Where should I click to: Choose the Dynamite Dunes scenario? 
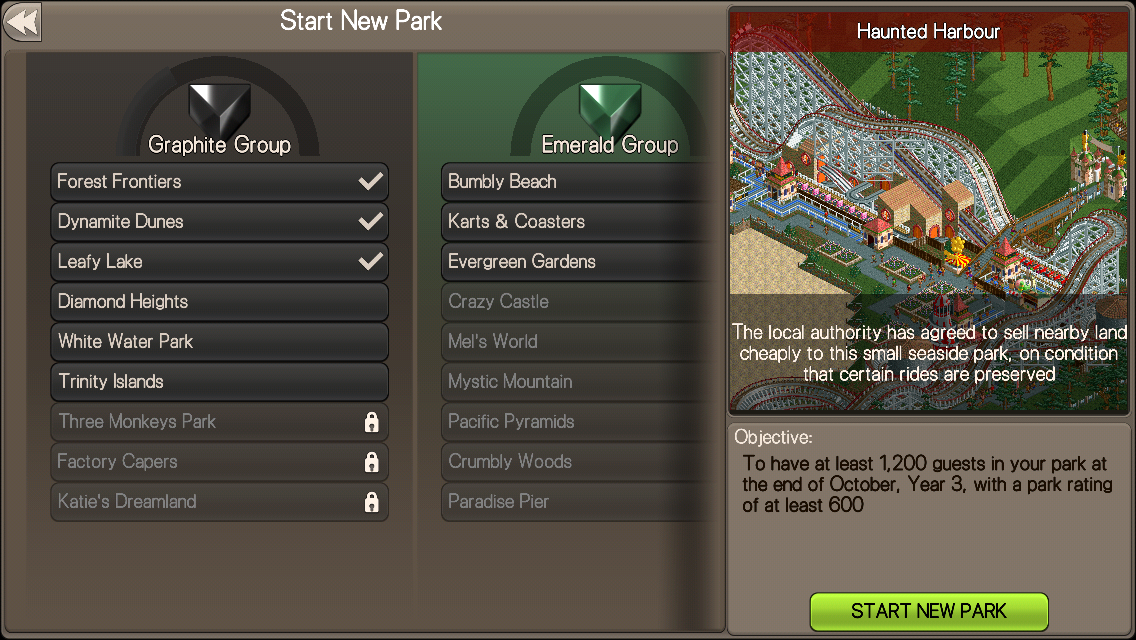coord(219,222)
